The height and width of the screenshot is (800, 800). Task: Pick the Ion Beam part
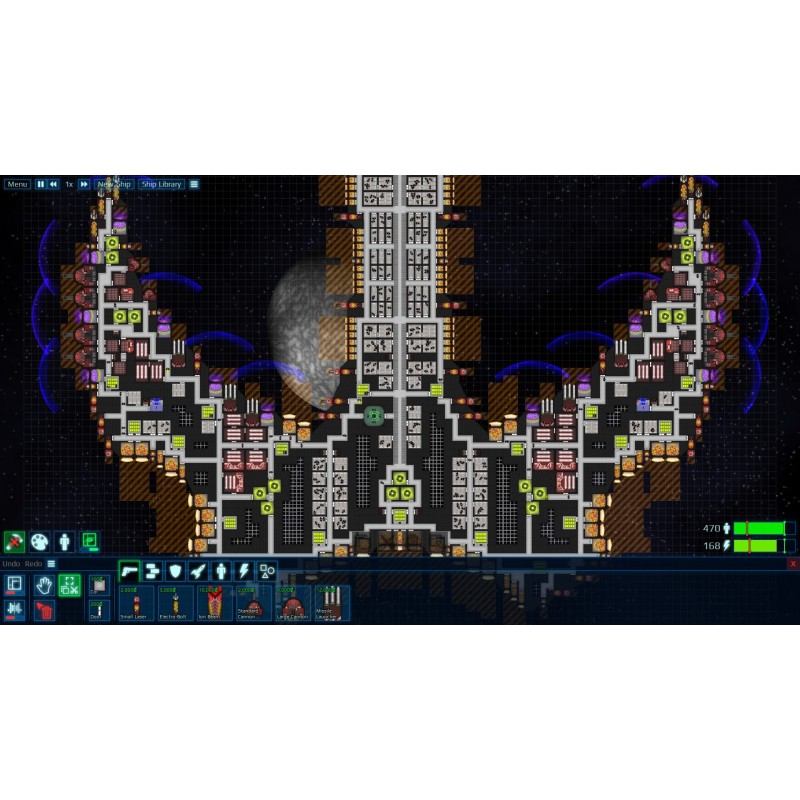209,604
